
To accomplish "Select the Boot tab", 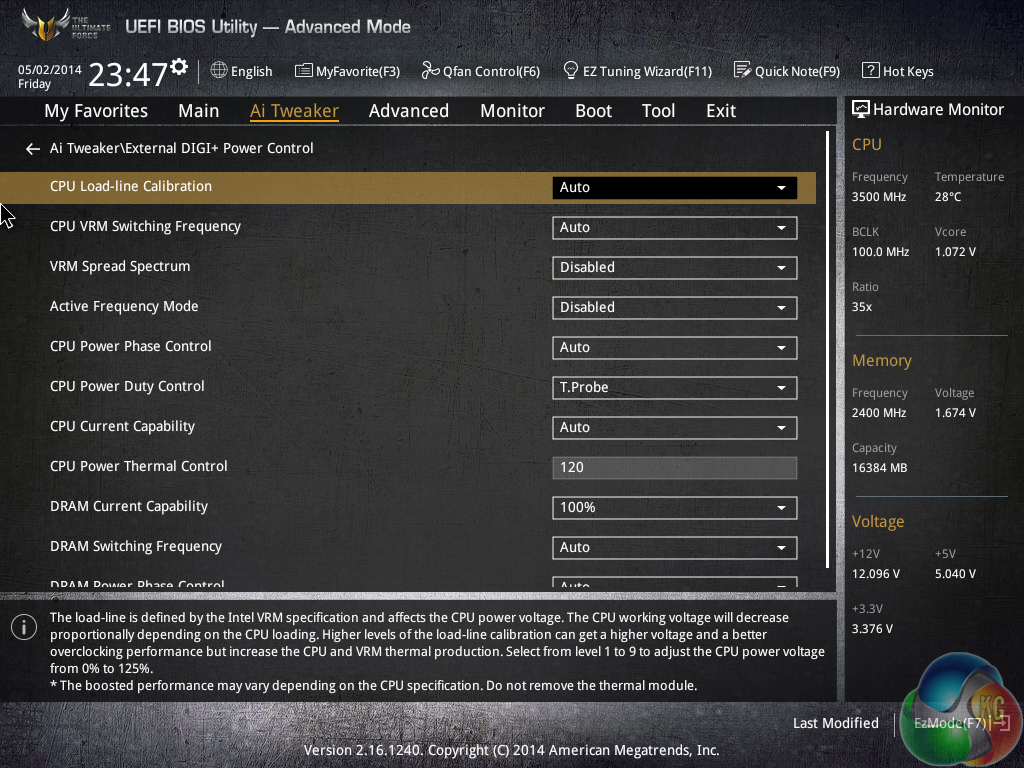I will pyautogui.click(x=593, y=111).
